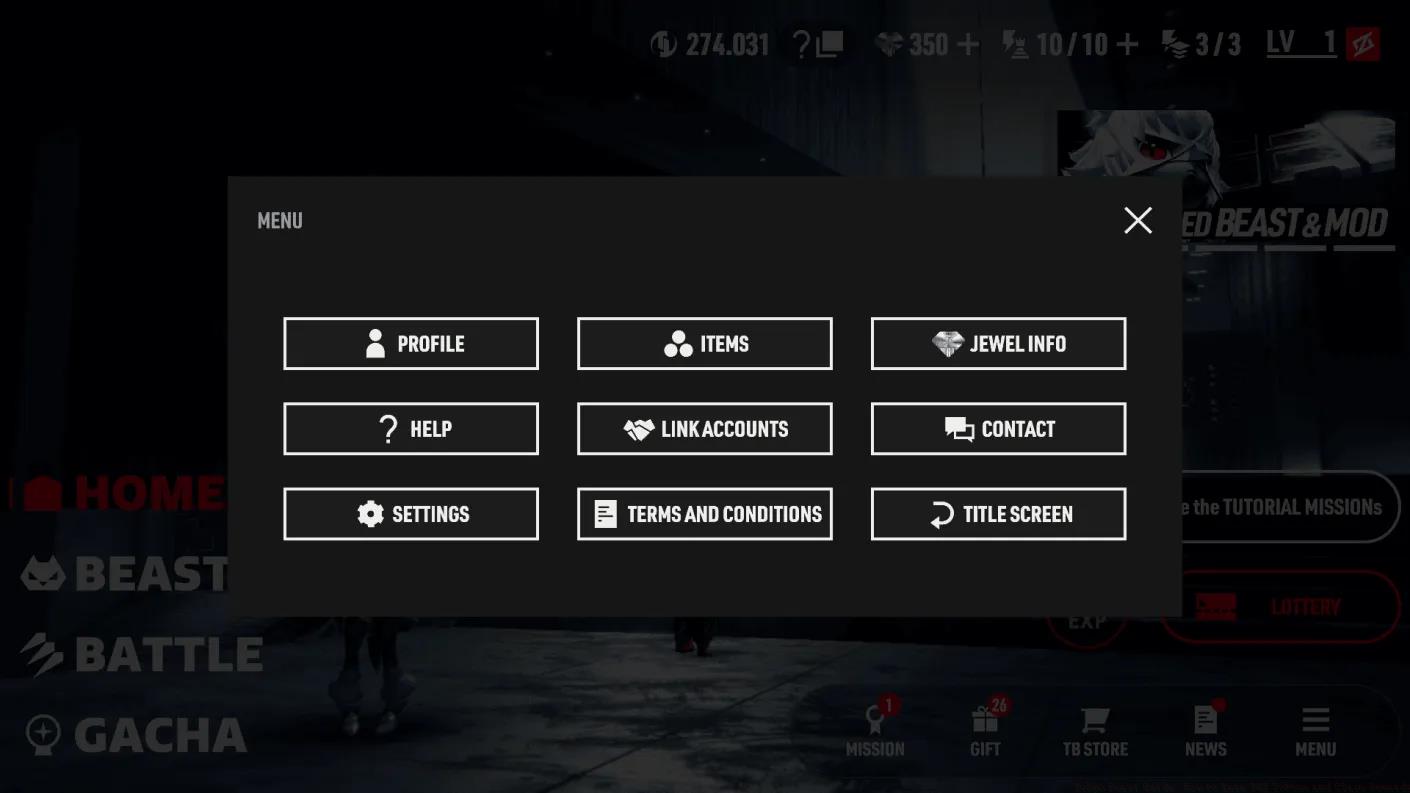
Task: Return to the Title Screen
Action: coord(998,514)
